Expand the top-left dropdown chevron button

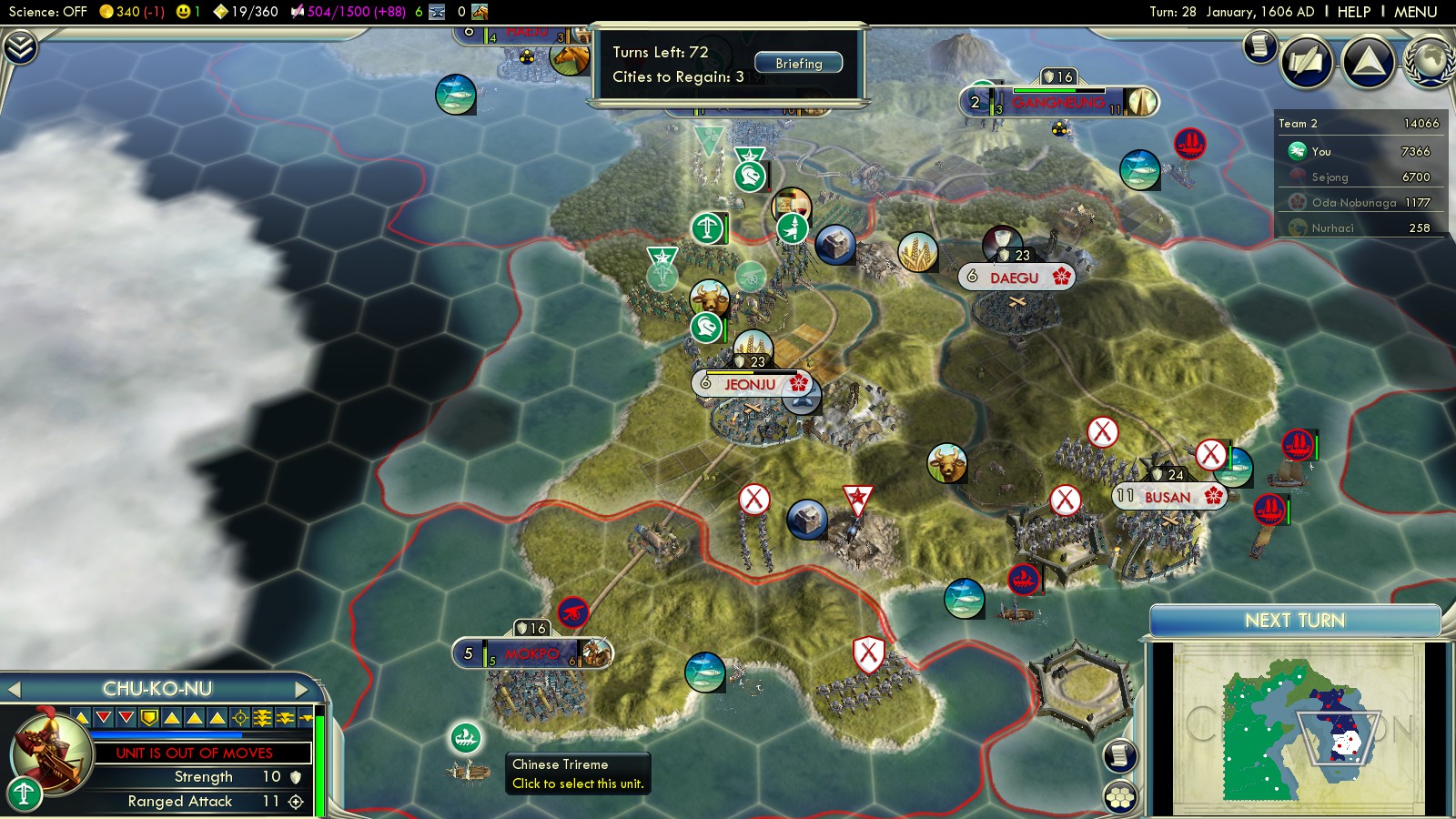[x=20, y=47]
